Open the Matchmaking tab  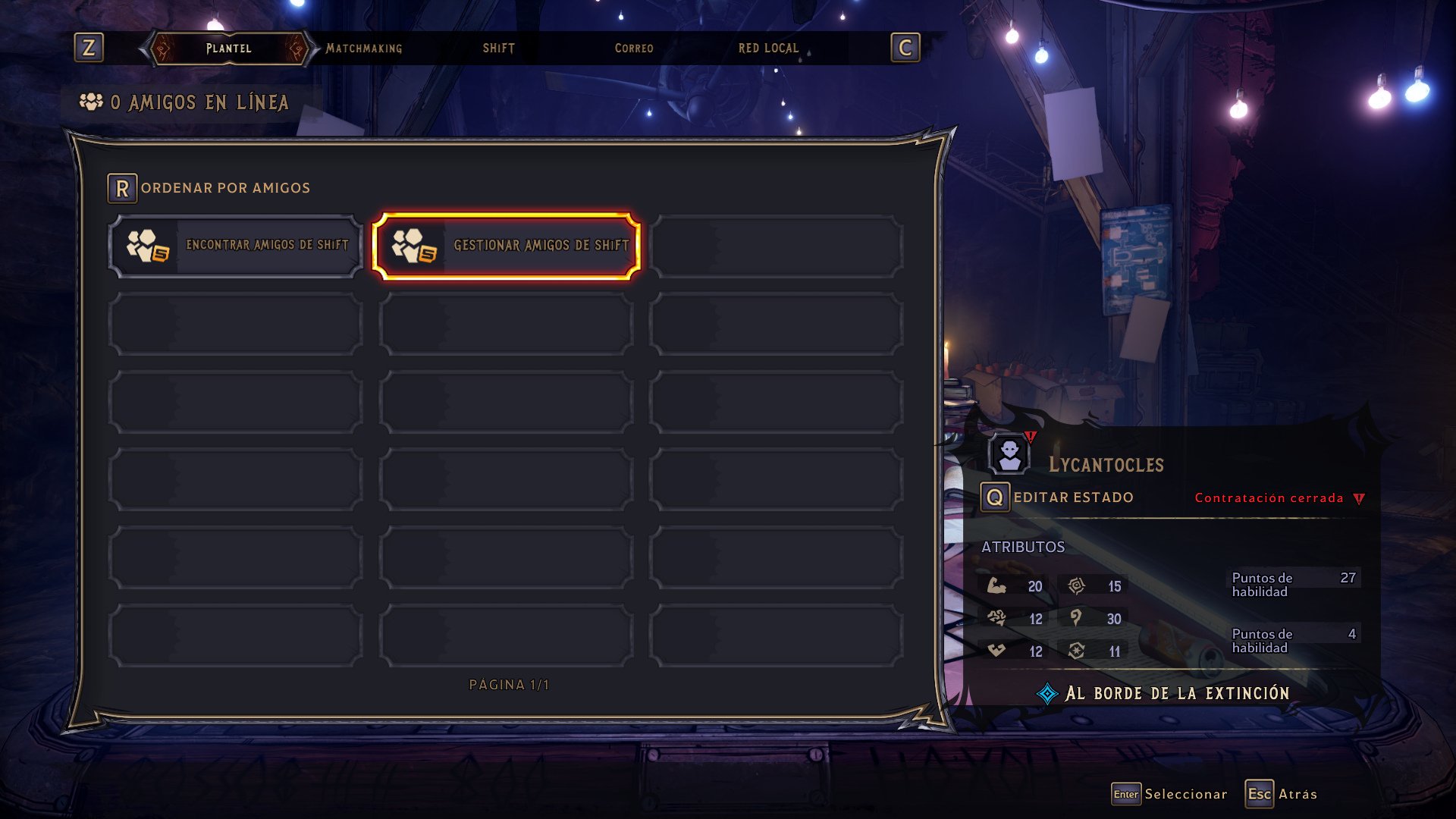coord(364,49)
